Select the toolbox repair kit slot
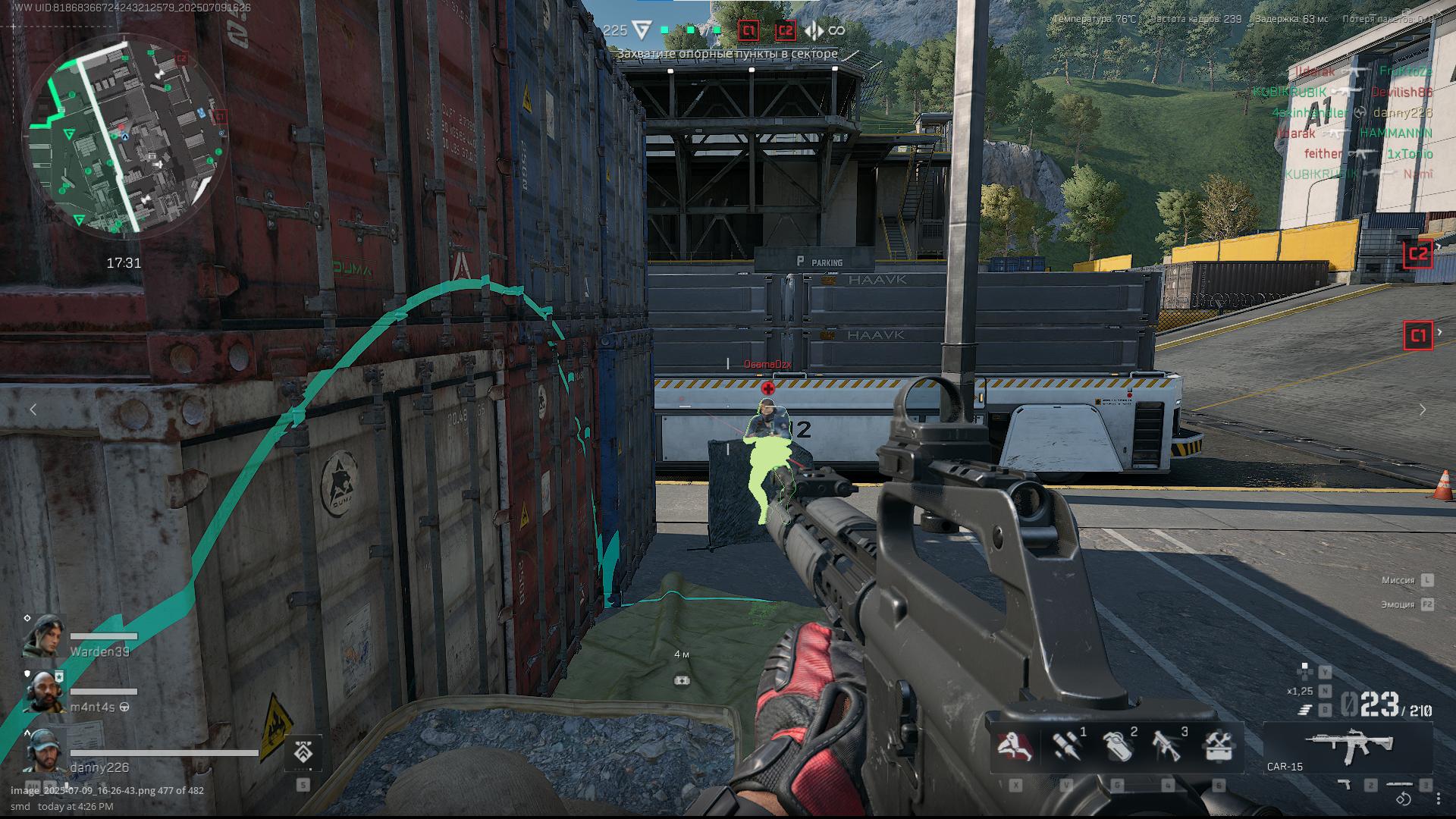Image resolution: width=1456 pixels, height=819 pixels. click(1218, 747)
